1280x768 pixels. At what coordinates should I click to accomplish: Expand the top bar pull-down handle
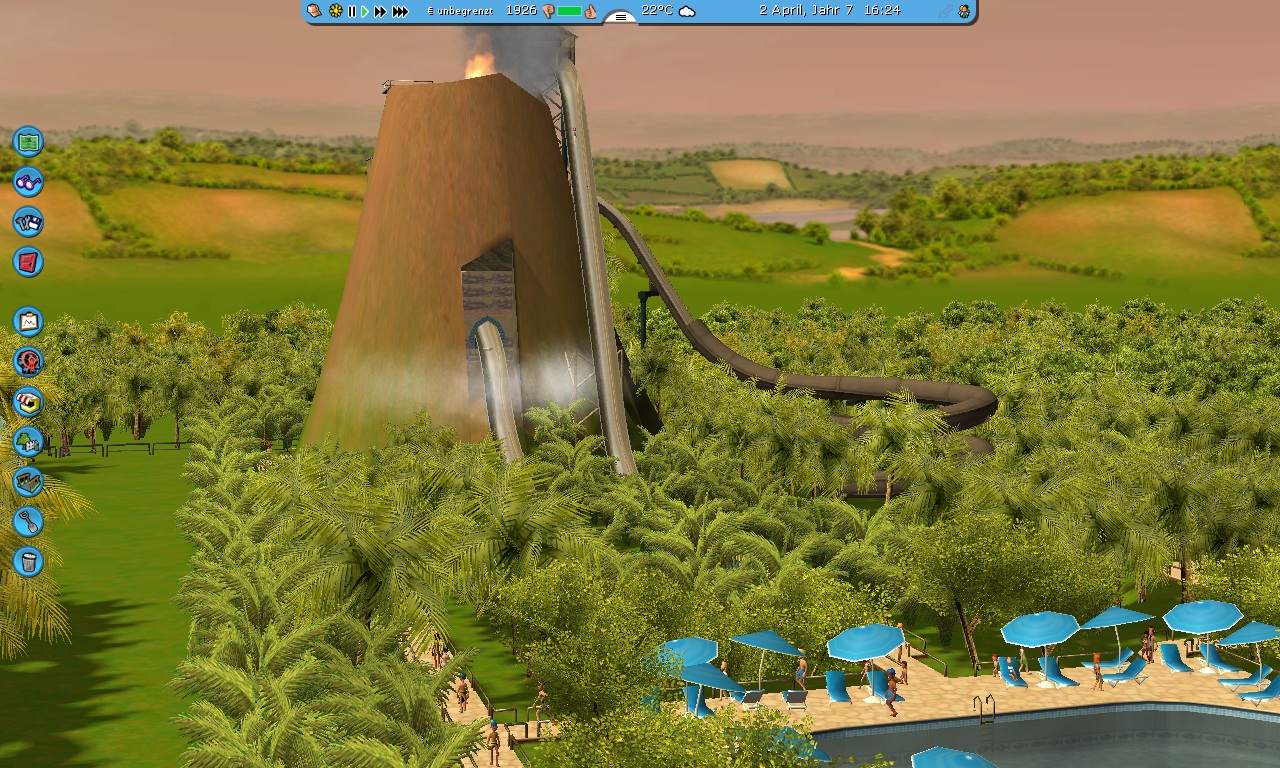(x=620, y=16)
